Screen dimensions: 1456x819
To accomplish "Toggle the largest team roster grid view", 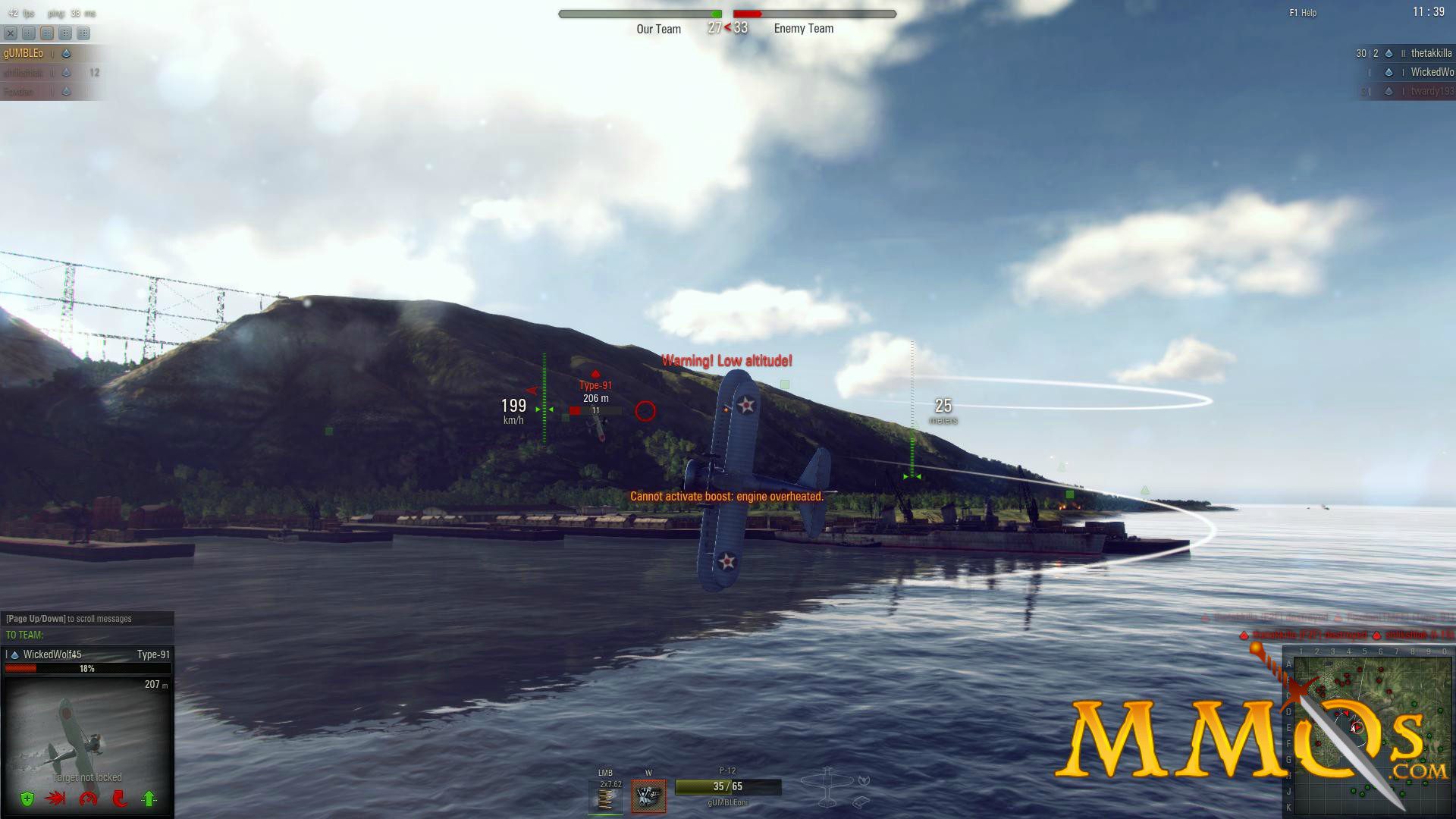I will coord(85,33).
